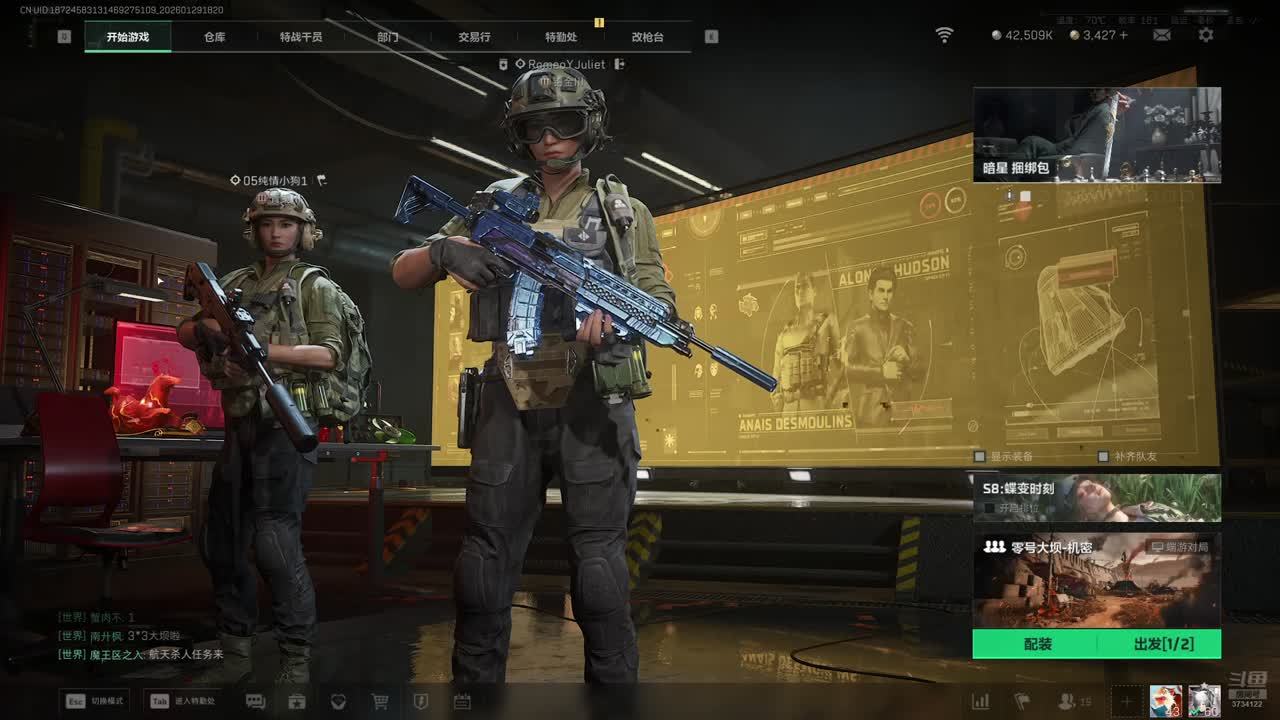The width and height of the screenshot is (1280, 720).
Task: Open the chat bubble icon
Action: [255, 701]
